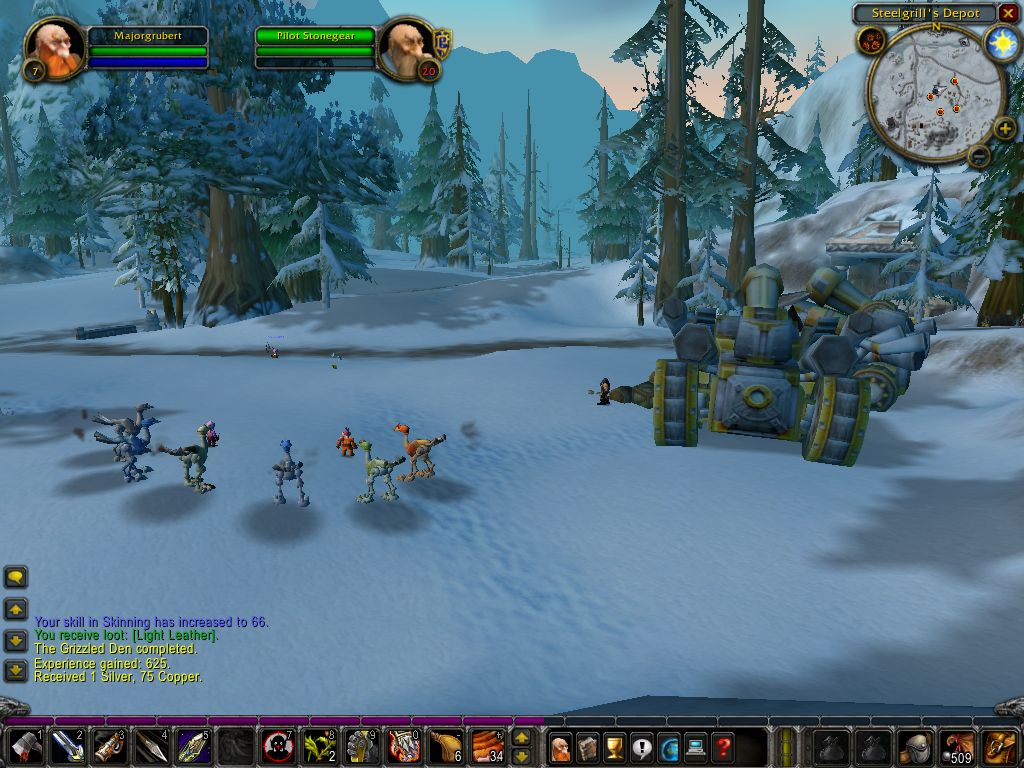Open the character info micro button

tap(561, 747)
